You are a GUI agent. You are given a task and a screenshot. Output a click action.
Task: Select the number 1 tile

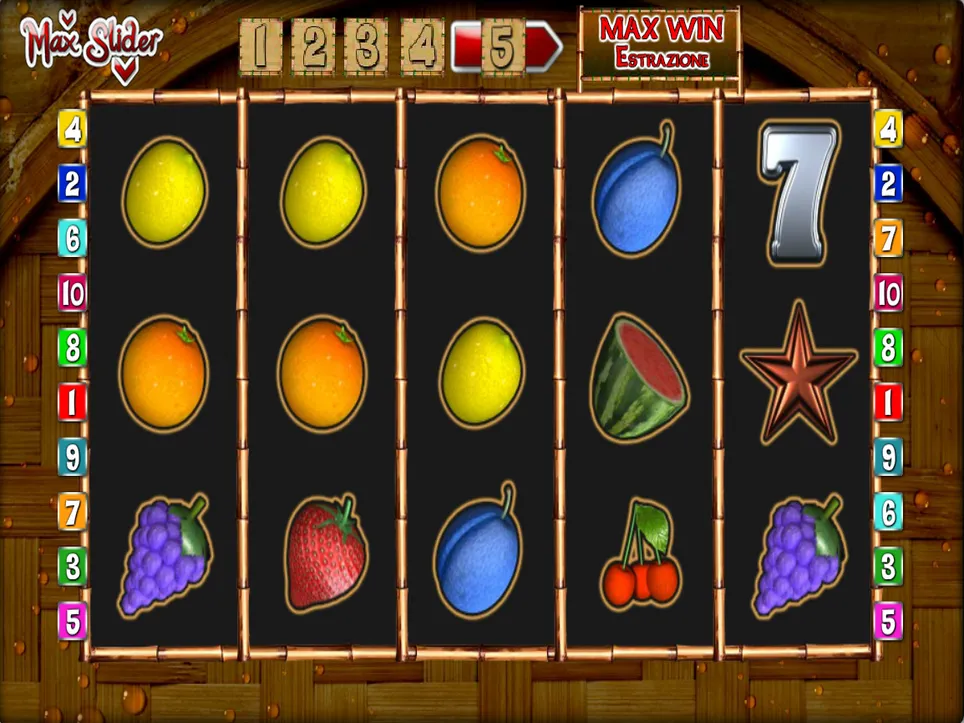(261, 47)
